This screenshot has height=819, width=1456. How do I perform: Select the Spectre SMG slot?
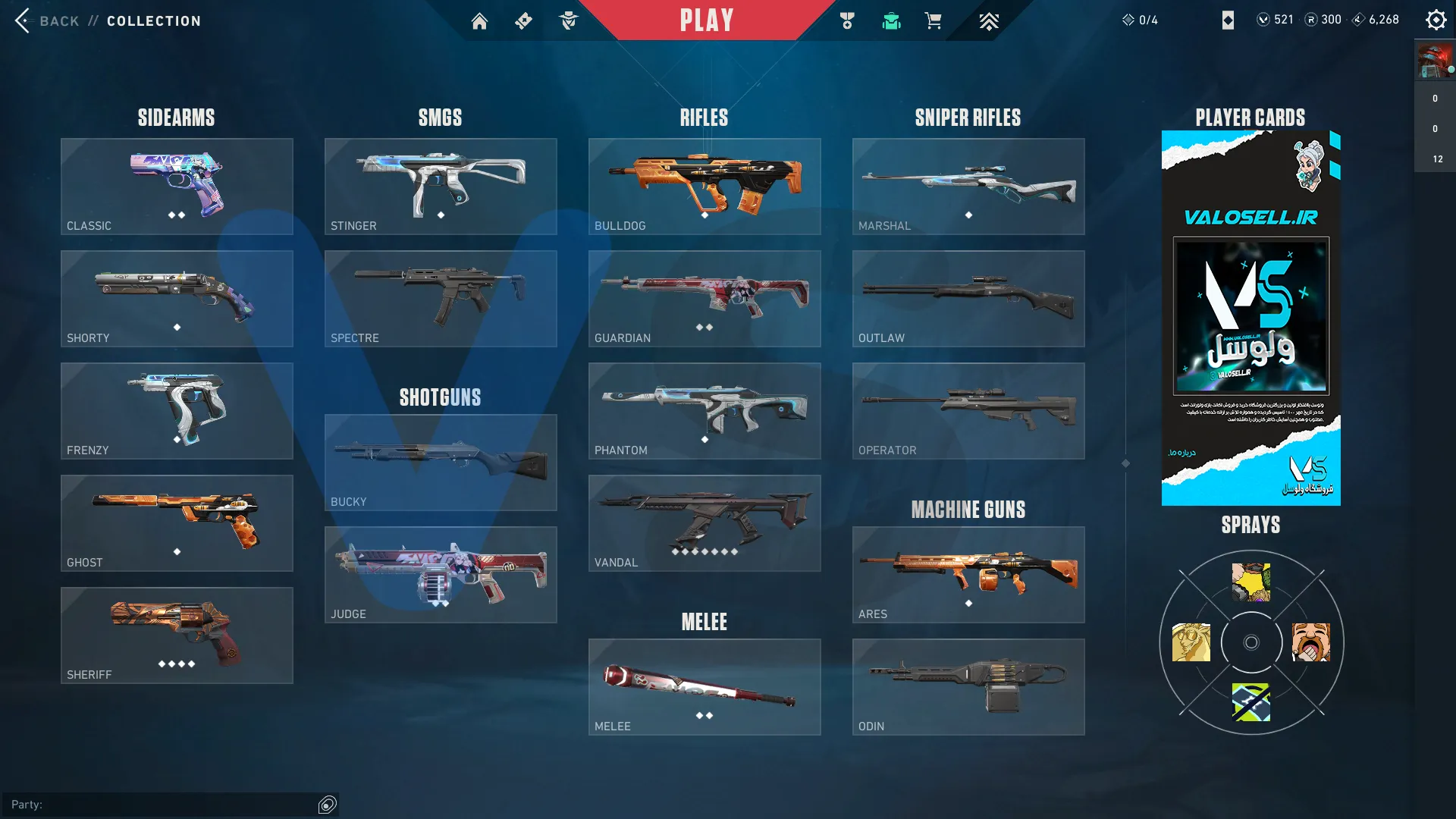(x=441, y=299)
